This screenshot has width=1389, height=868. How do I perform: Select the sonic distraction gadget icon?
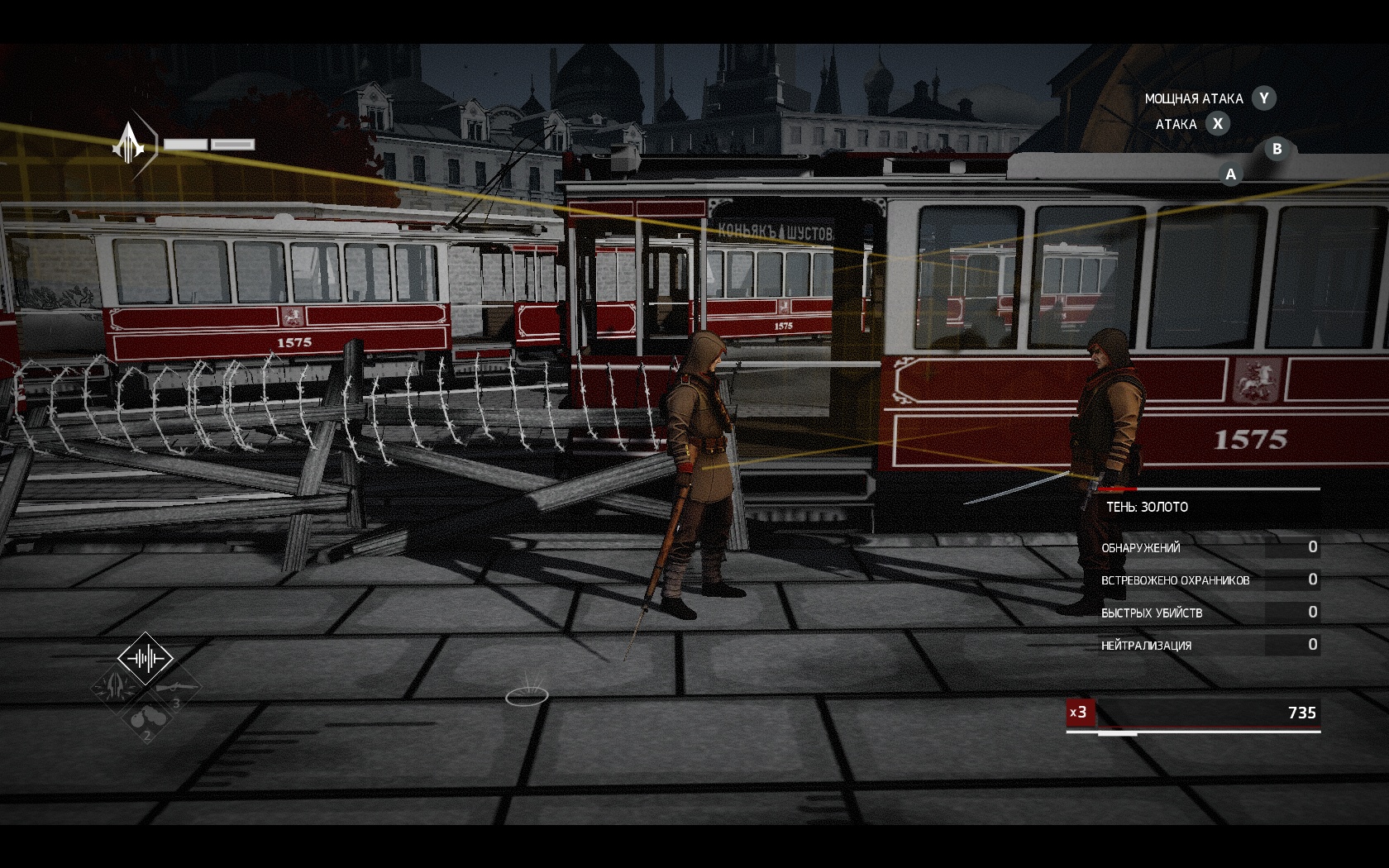[146, 657]
